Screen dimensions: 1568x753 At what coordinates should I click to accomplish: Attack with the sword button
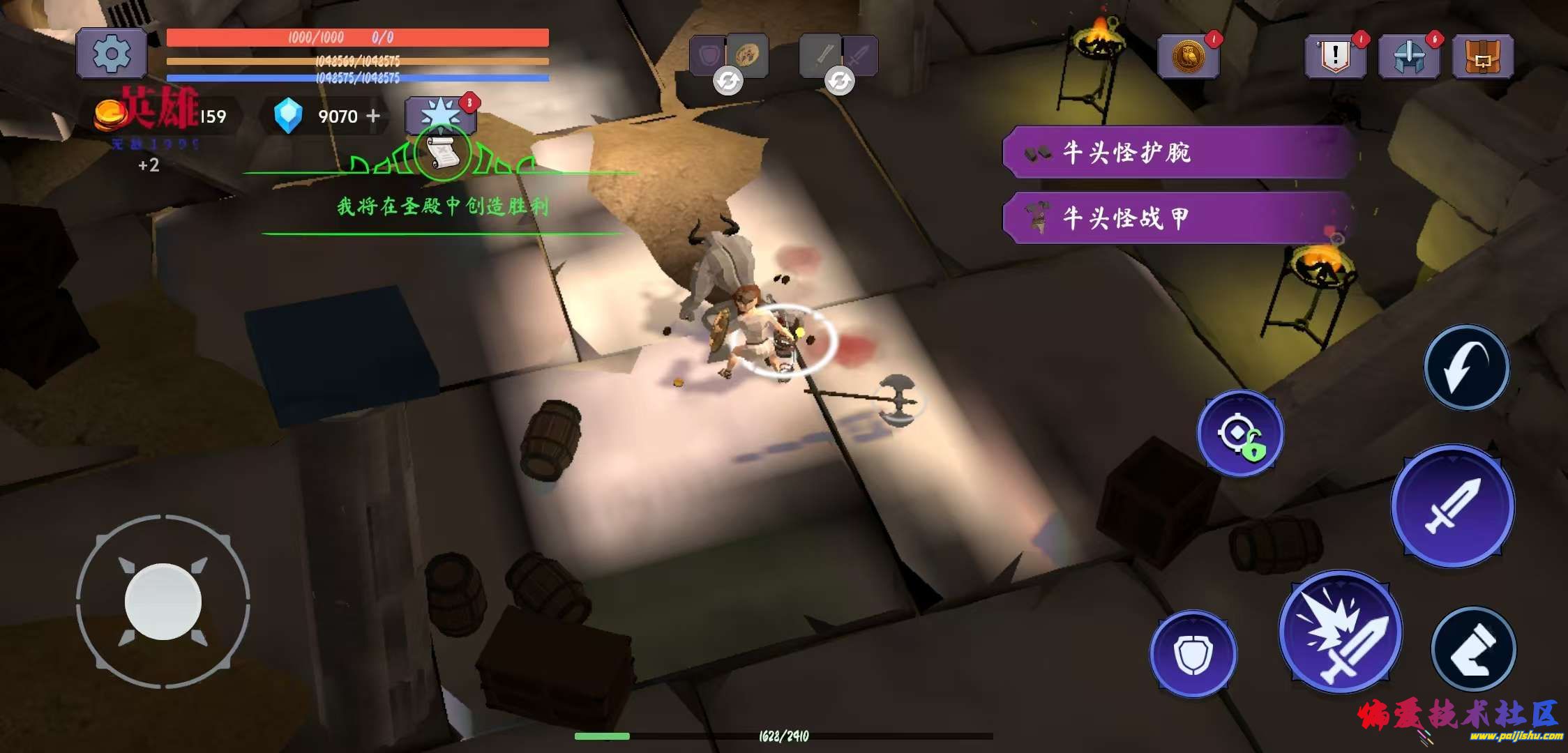tap(1453, 505)
